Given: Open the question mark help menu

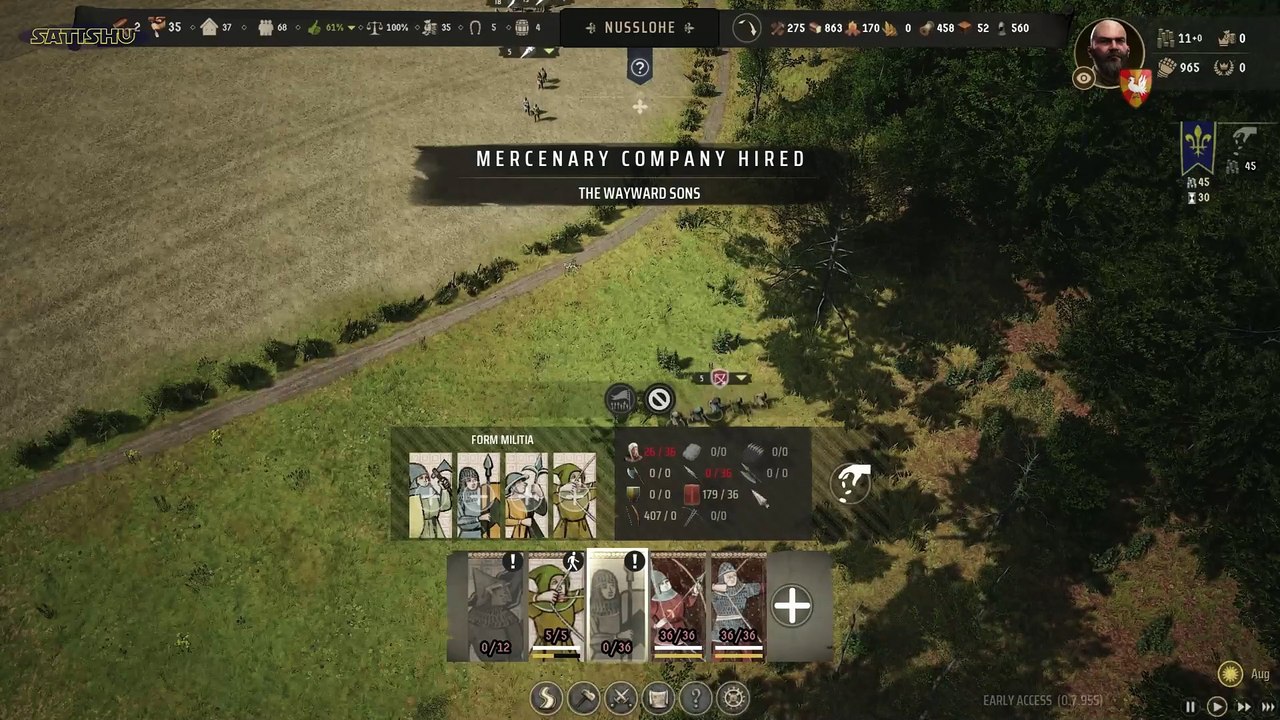Looking at the screenshot, I should coord(696,697).
